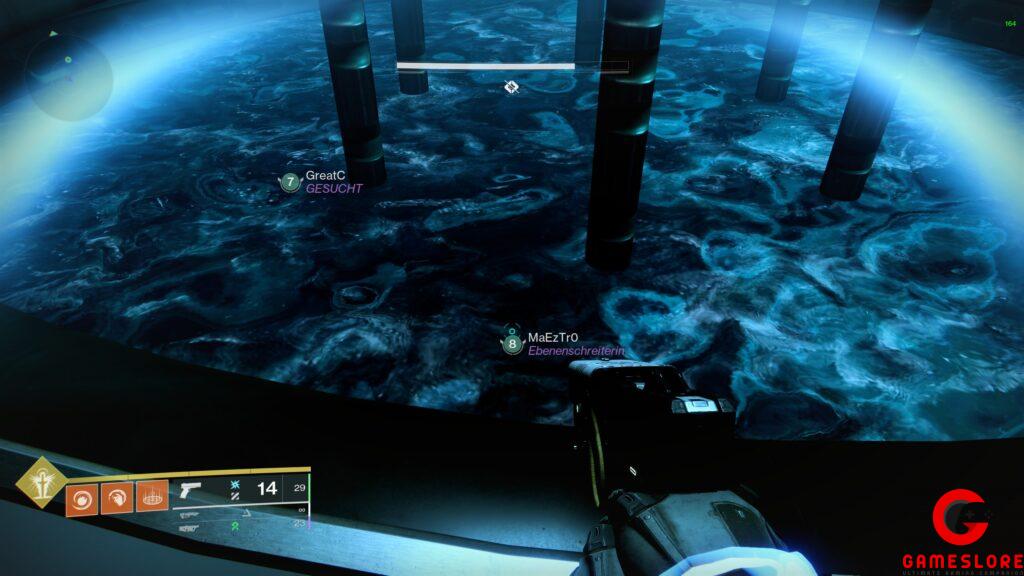The width and height of the screenshot is (1024, 576).
Task: Open the circular radar in the corner
Action: (68, 76)
